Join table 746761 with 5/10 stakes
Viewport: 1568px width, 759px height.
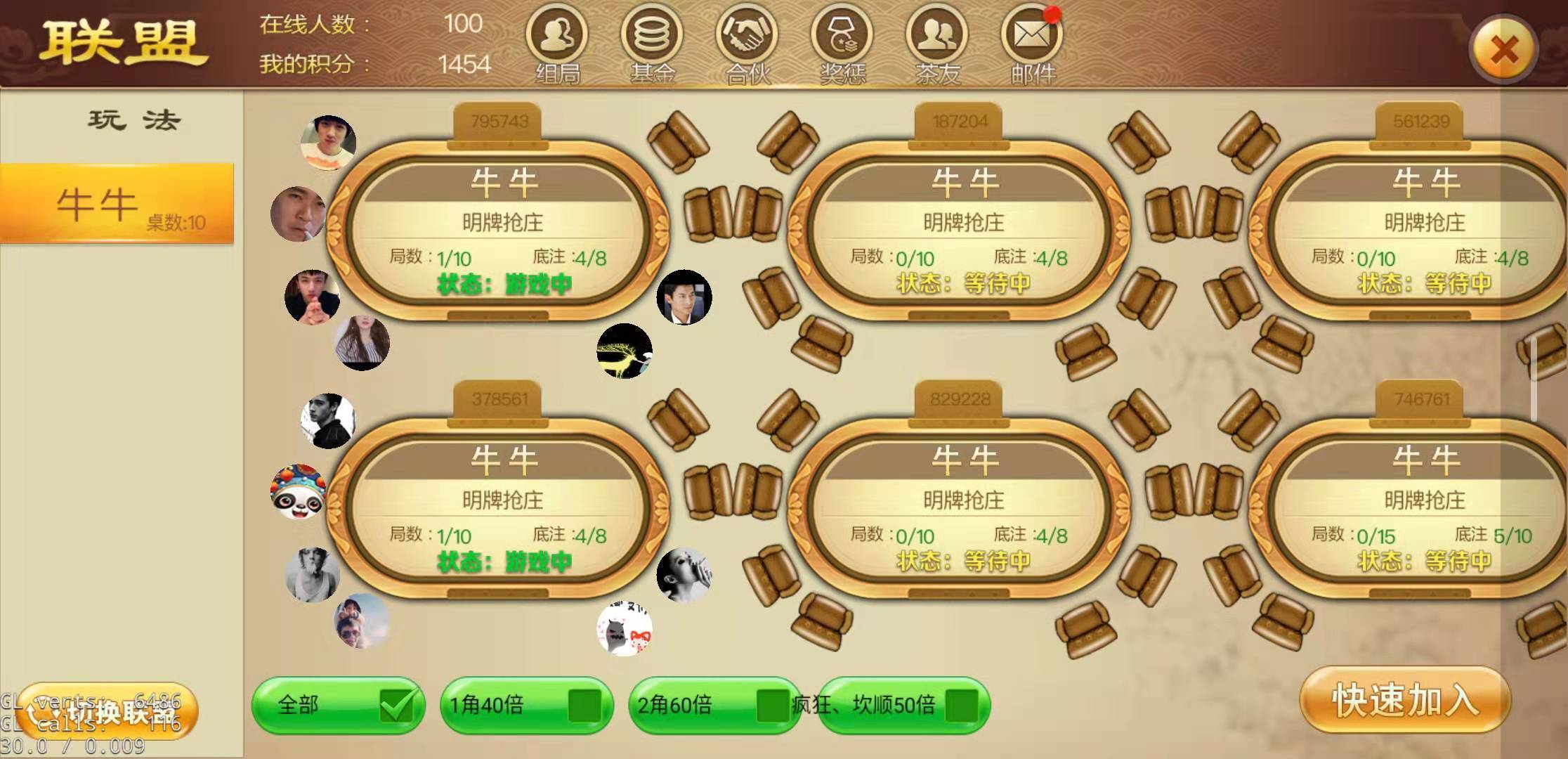pyautogui.click(x=1424, y=510)
